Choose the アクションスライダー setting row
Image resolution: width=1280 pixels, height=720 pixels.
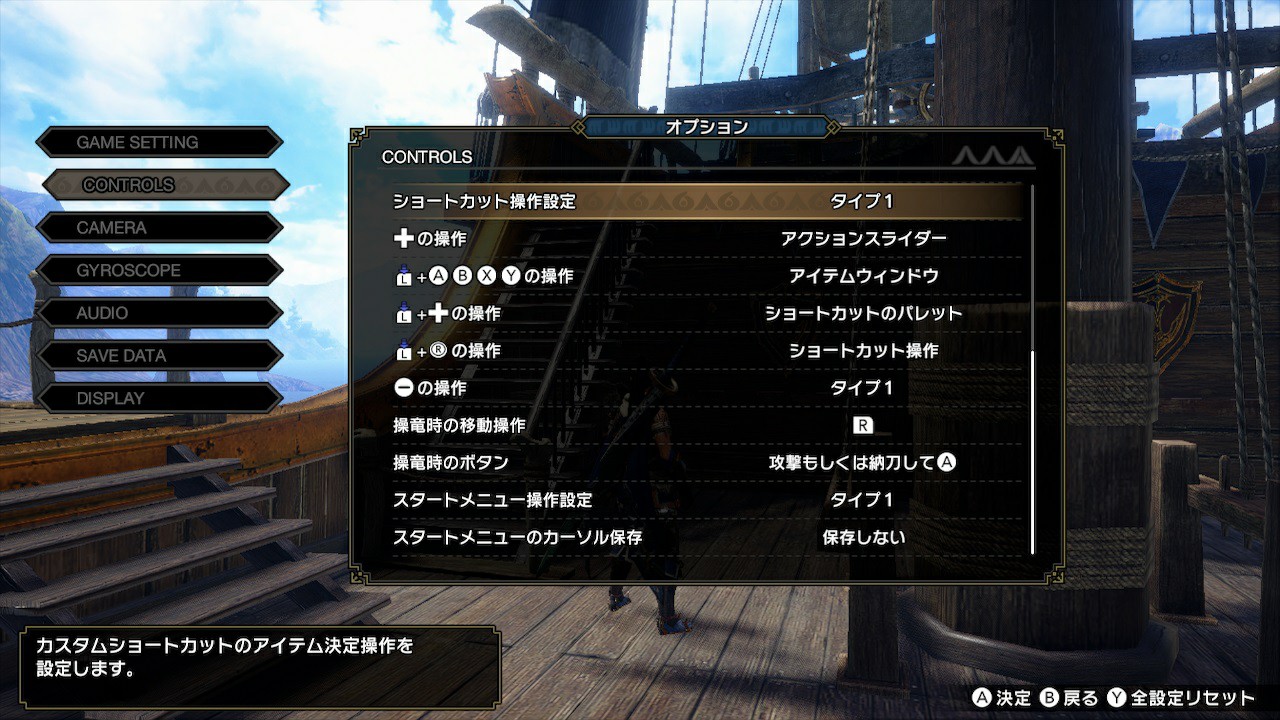coord(706,238)
